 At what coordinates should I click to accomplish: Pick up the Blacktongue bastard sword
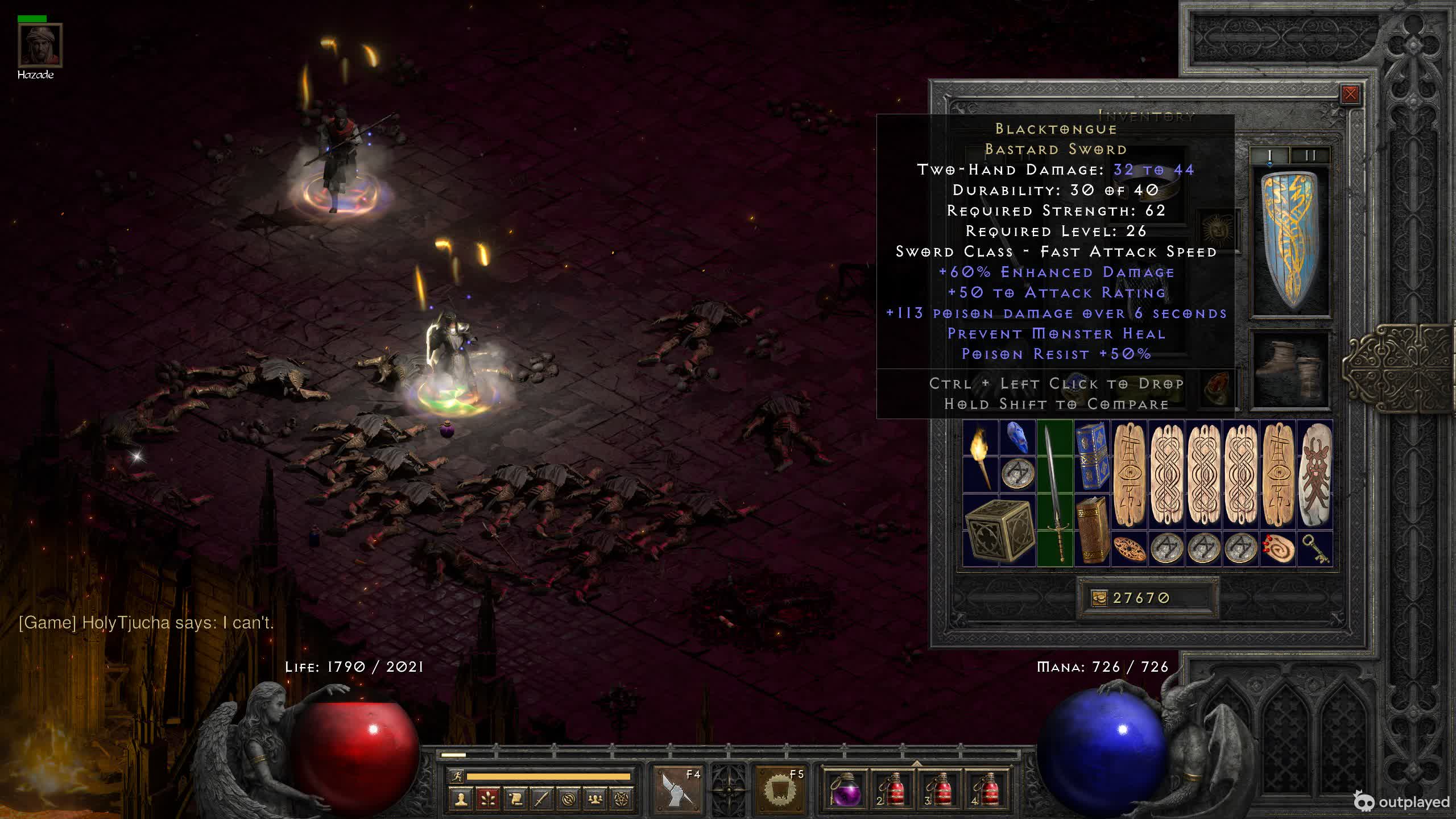tap(1055, 494)
